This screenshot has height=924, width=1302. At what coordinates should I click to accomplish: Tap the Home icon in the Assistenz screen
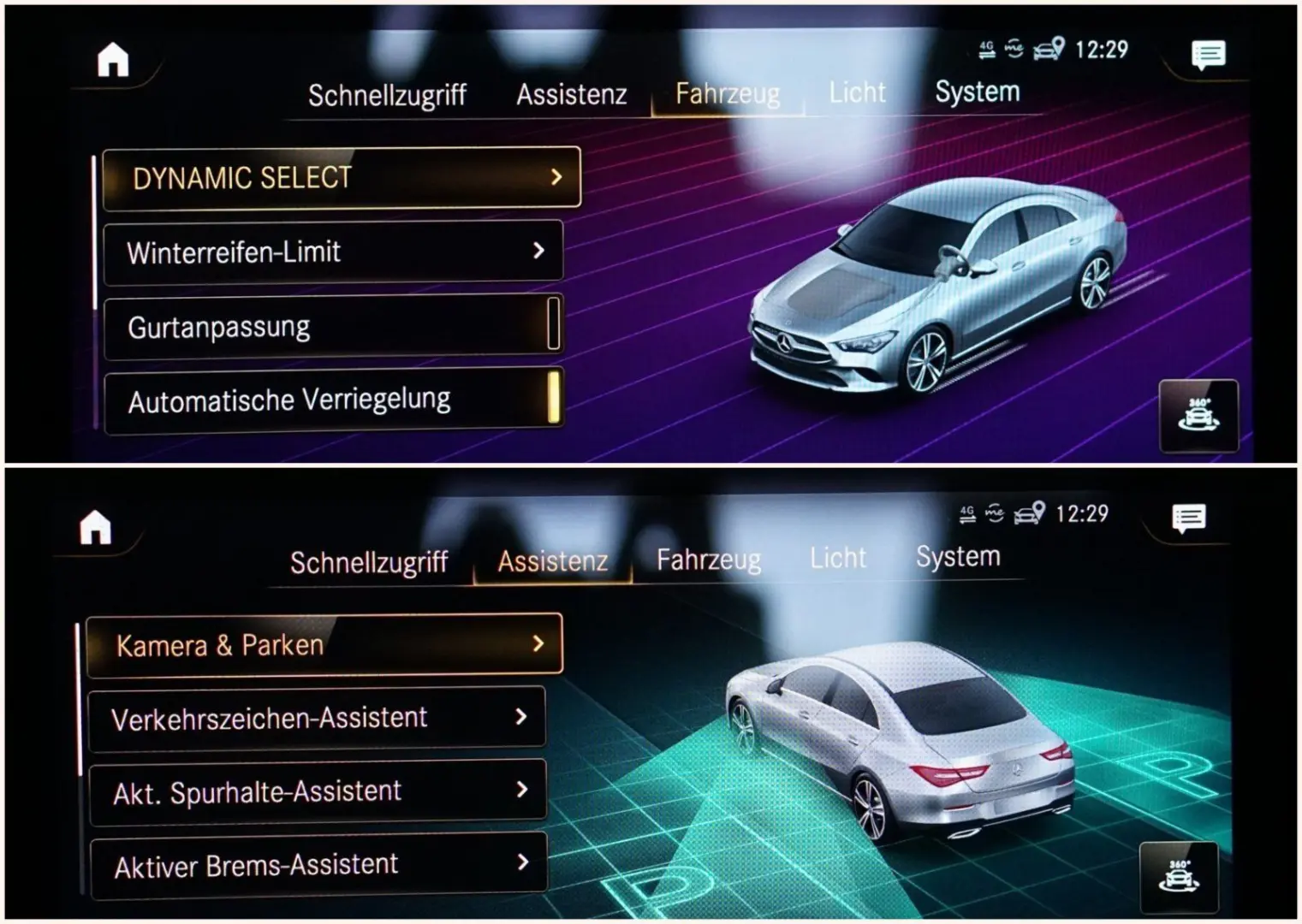tap(96, 527)
